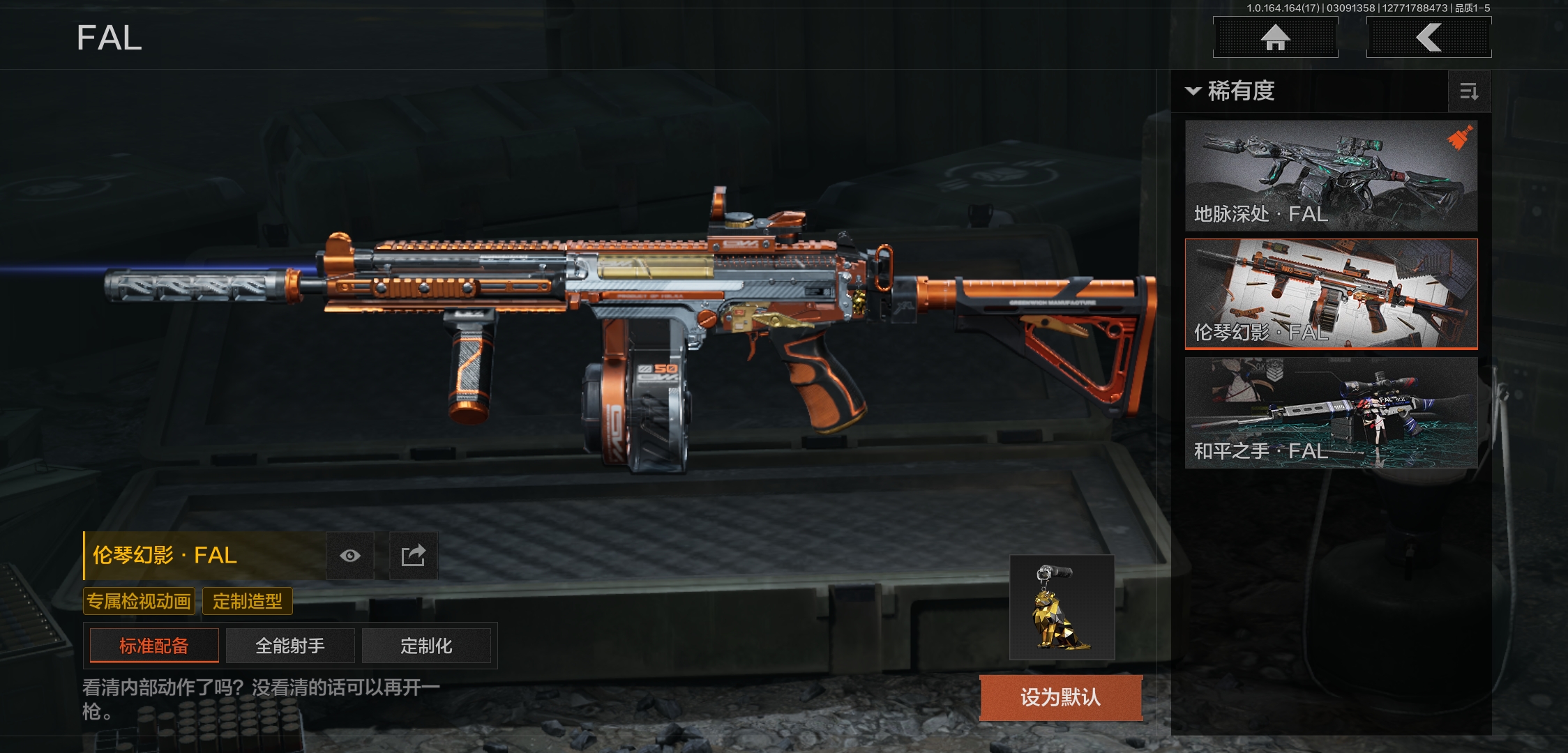The width and height of the screenshot is (1568, 753).
Task: Go to the home screen
Action: (x=1275, y=38)
